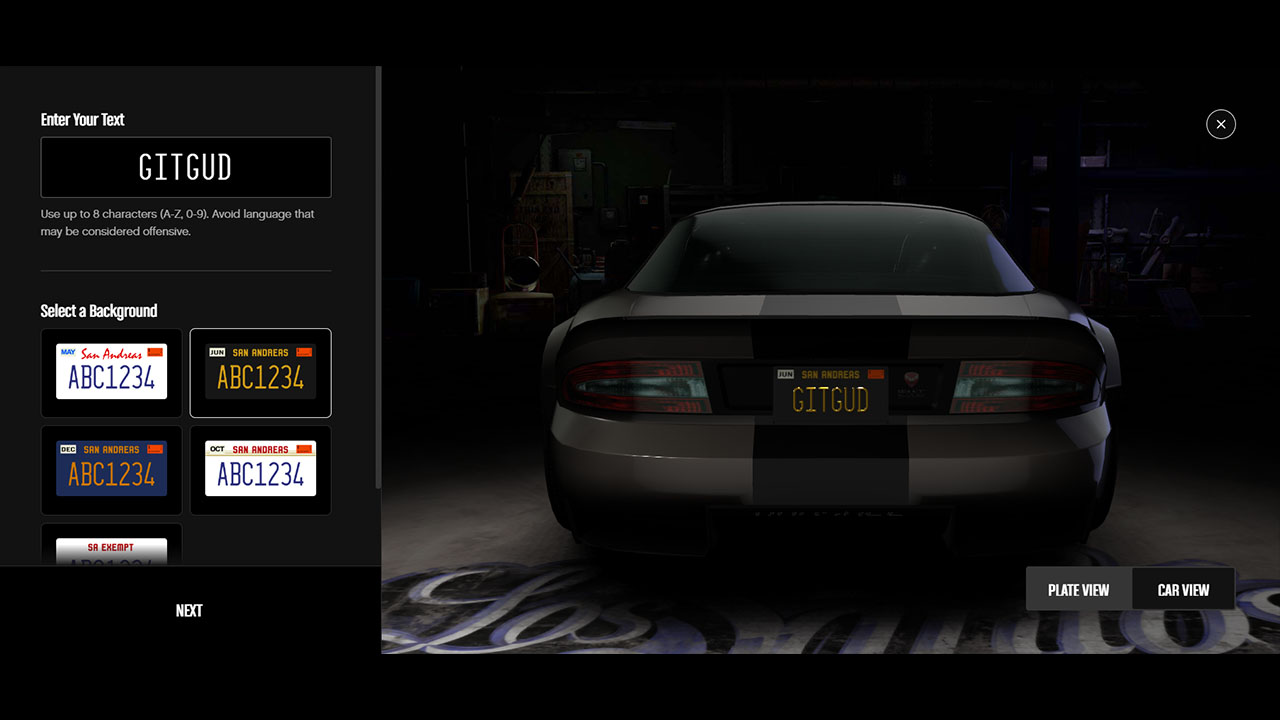Open CAR VIEW of the vehicle
The image size is (1280, 720).
pyautogui.click(x=1183, y=589)
